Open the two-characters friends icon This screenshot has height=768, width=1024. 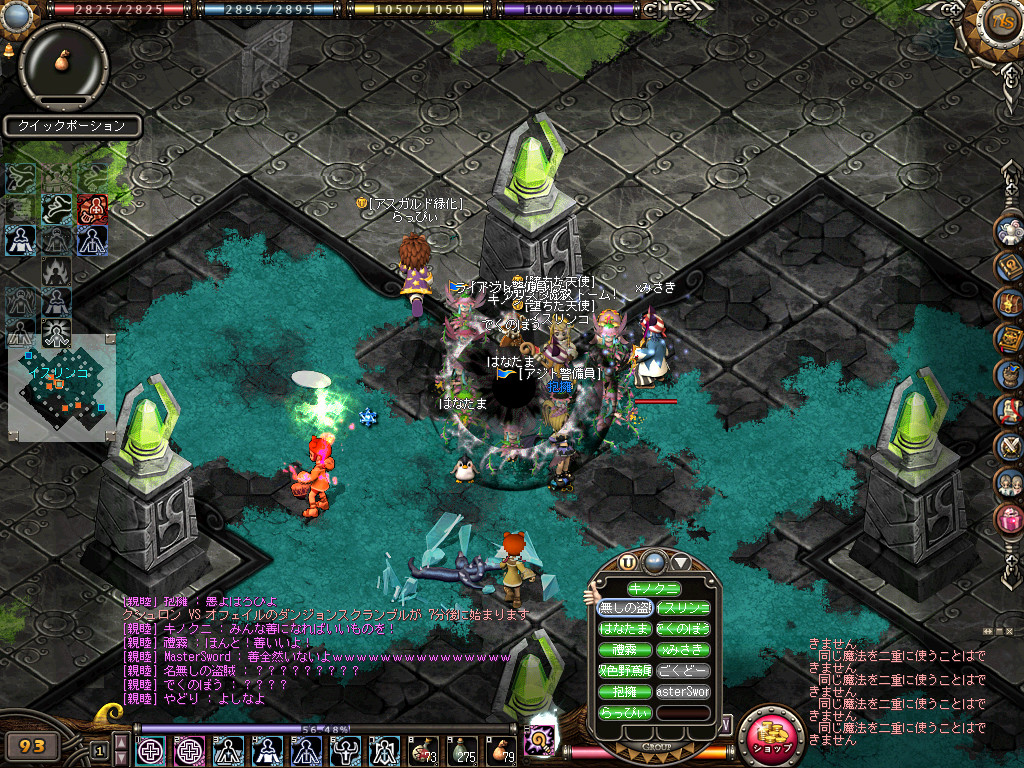pyautogui.click(x=1009, y=482)
